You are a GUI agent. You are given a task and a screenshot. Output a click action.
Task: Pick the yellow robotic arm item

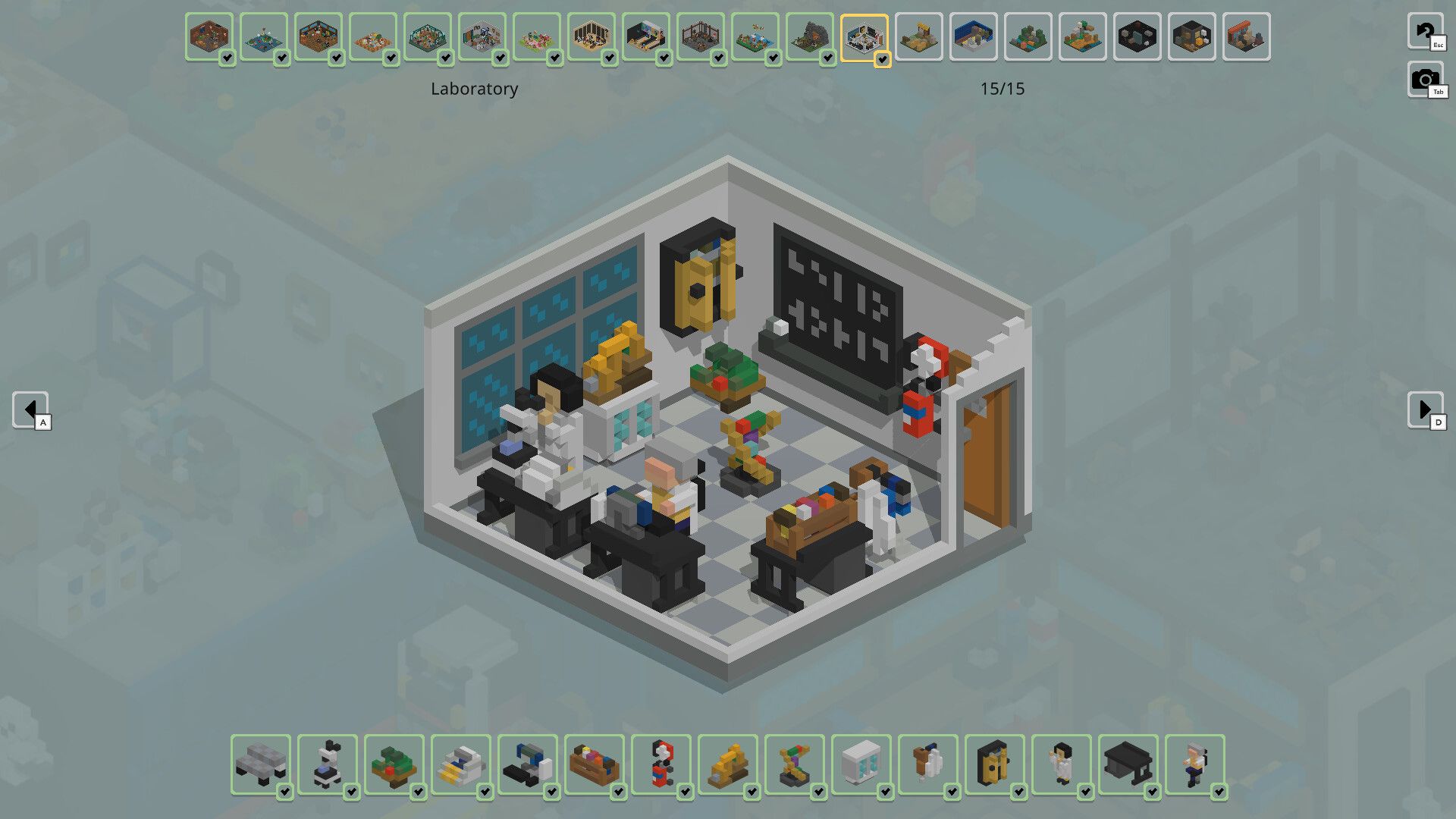[728, 764]
